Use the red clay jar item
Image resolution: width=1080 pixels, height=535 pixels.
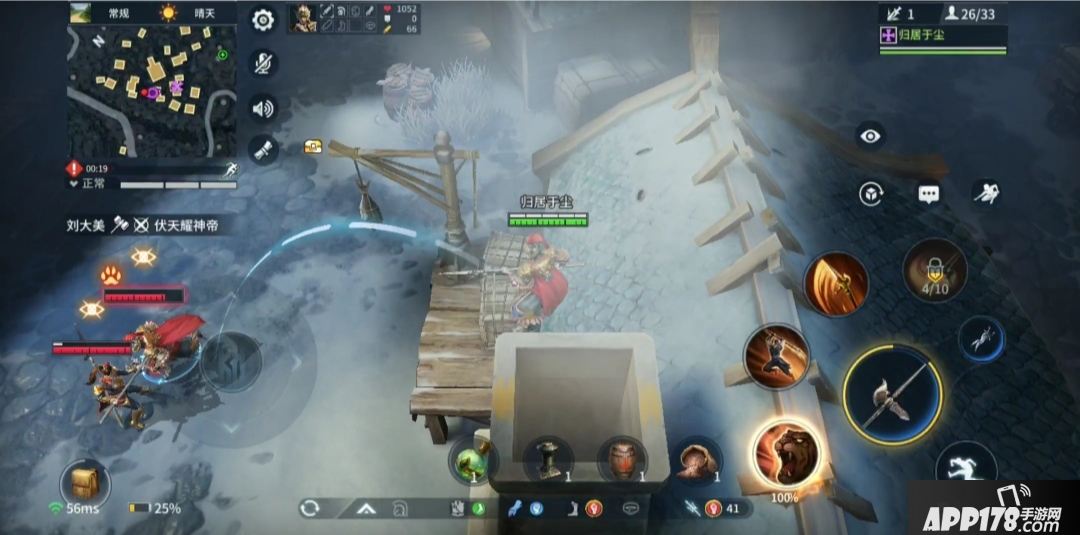622,461
